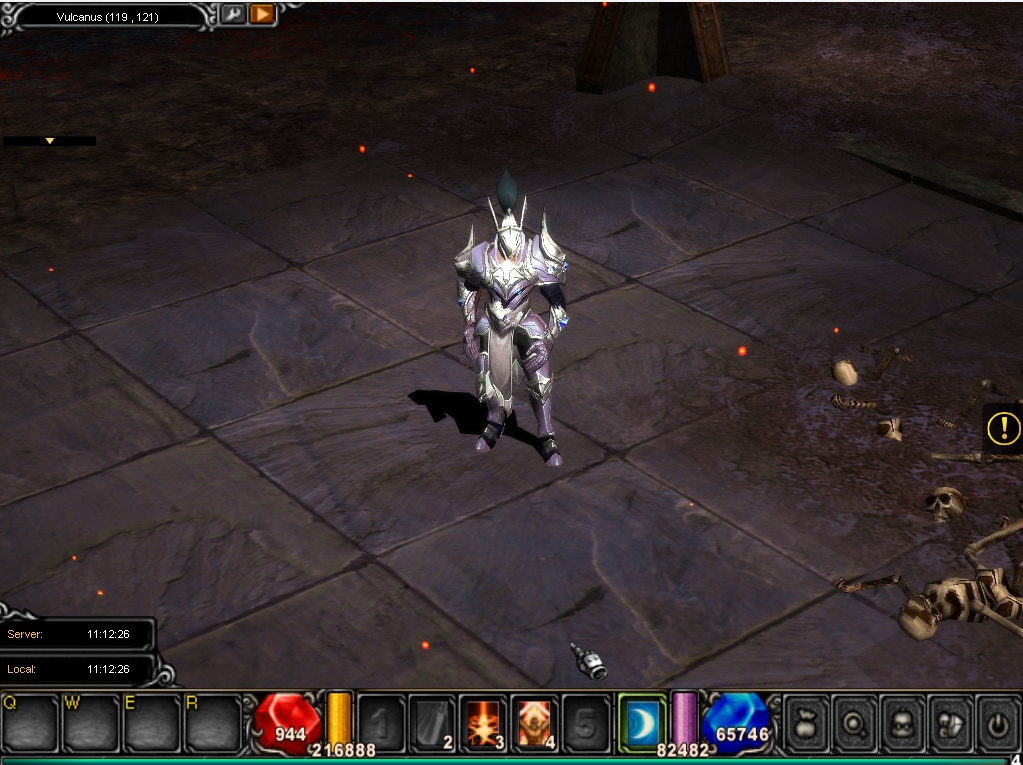Click the orange play arrow button
Image resolution: width=1023 pixels, height=765 pixels.
262,15
